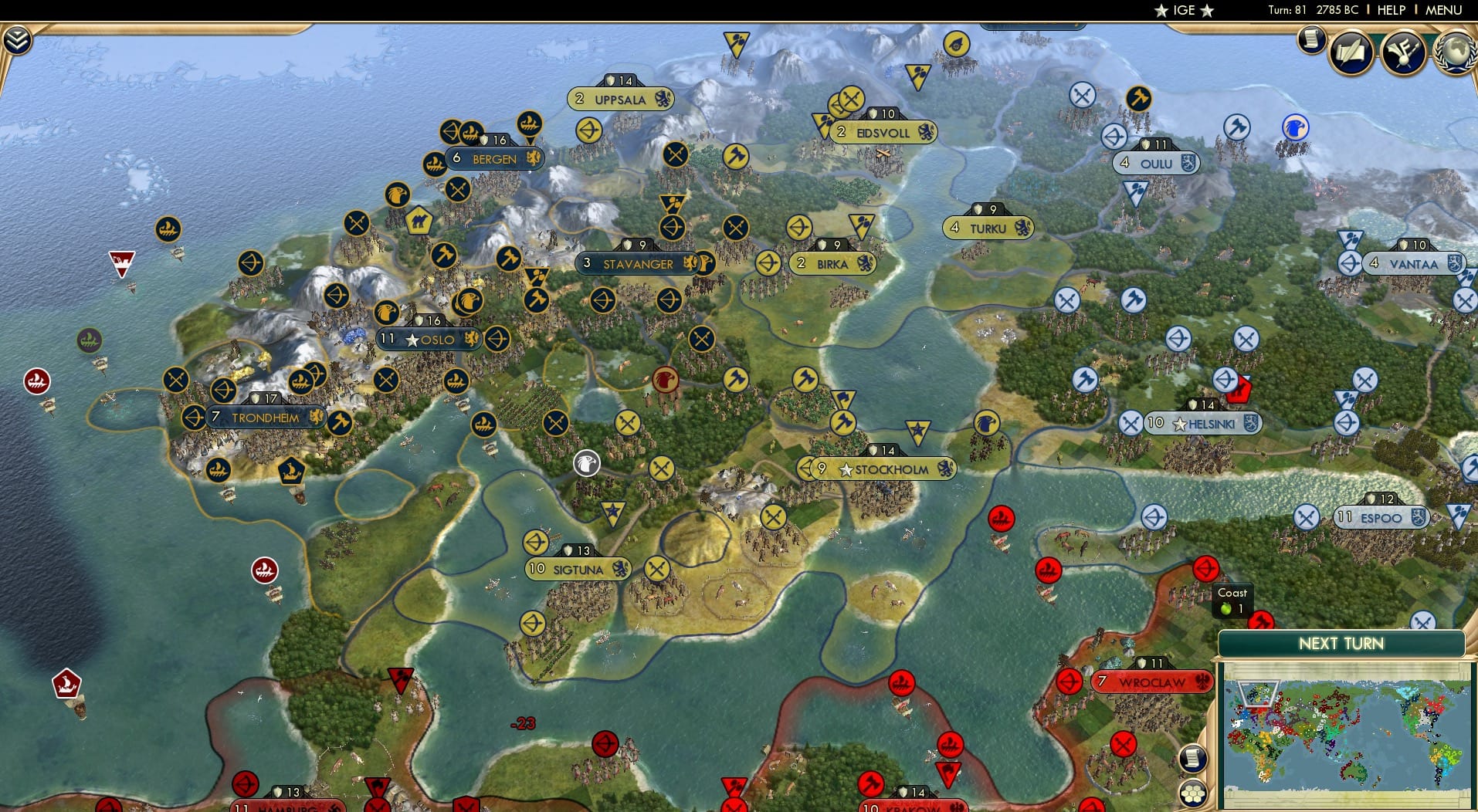1478x812 pixels.
Task: Toggle Strategic View with the hex grid icon
Action: (1193, 793)
